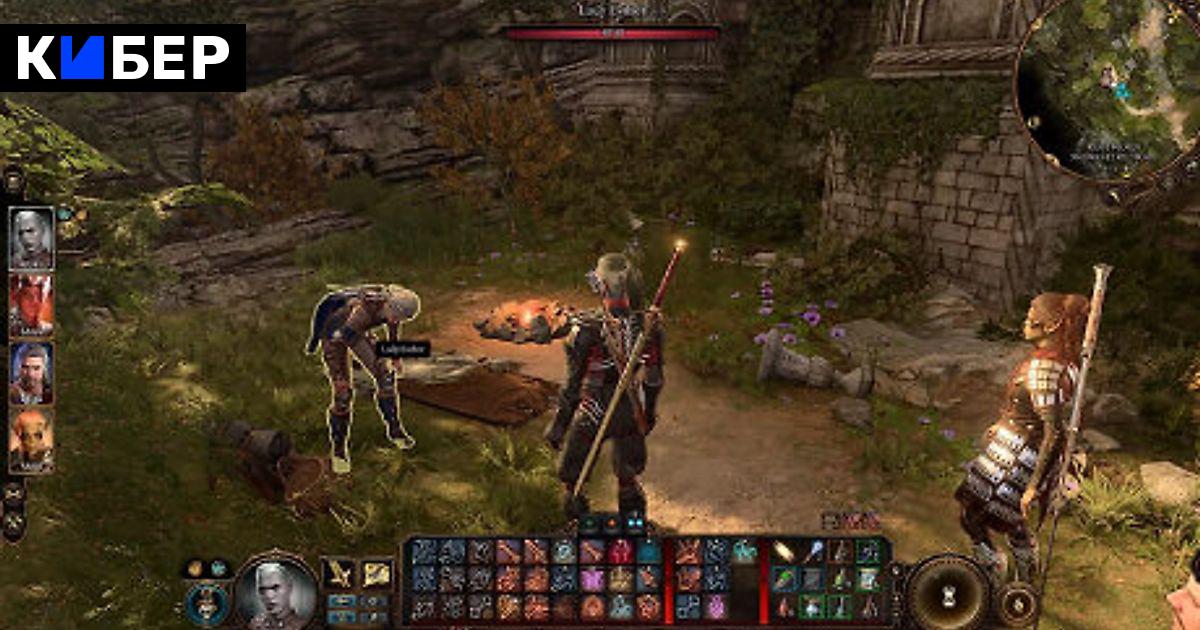Select the melee weapon set slot
The width and height of the screenshot is (1200, 630).
pyautogui.click(x=341, y=574)
